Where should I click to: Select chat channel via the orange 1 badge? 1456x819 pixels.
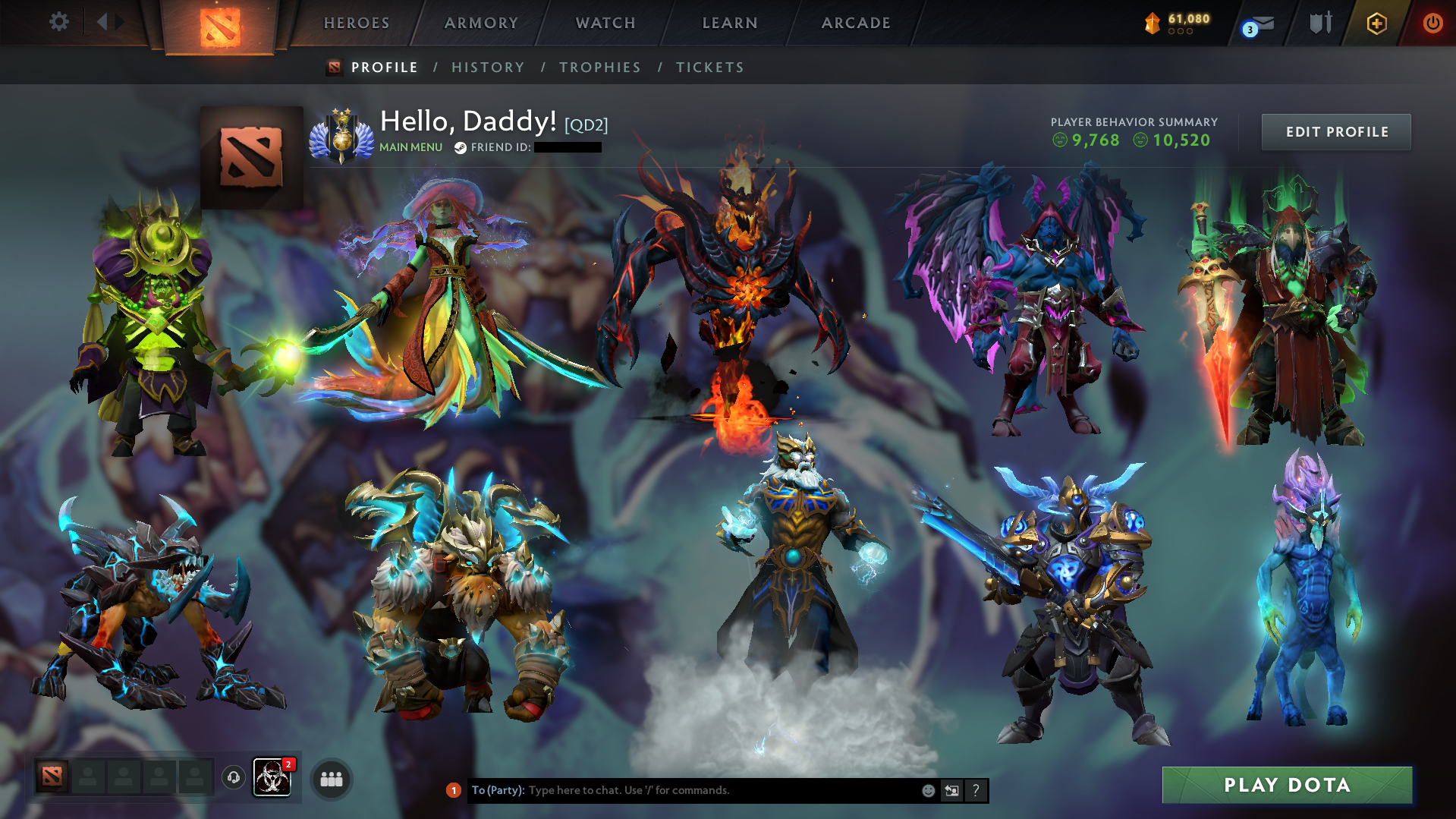[x=453, y=790]
